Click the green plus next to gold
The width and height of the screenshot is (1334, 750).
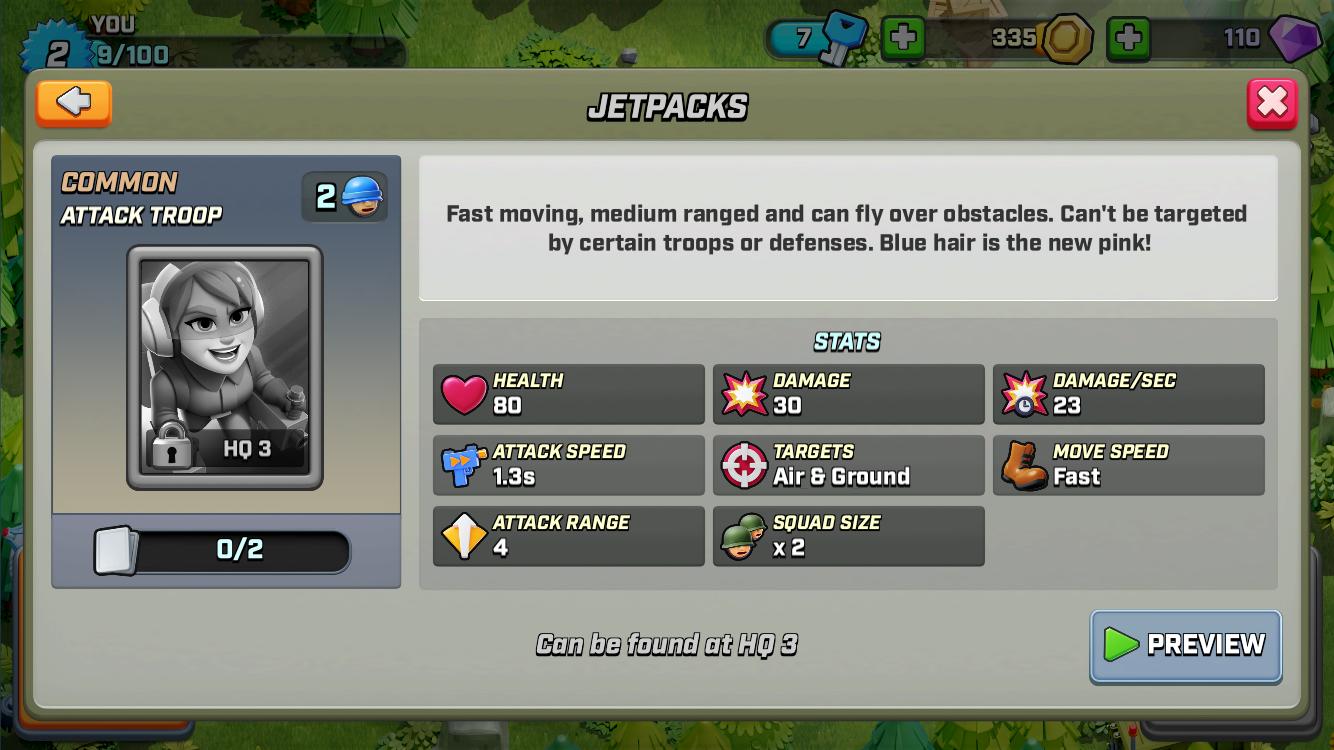pos(1130,38)
